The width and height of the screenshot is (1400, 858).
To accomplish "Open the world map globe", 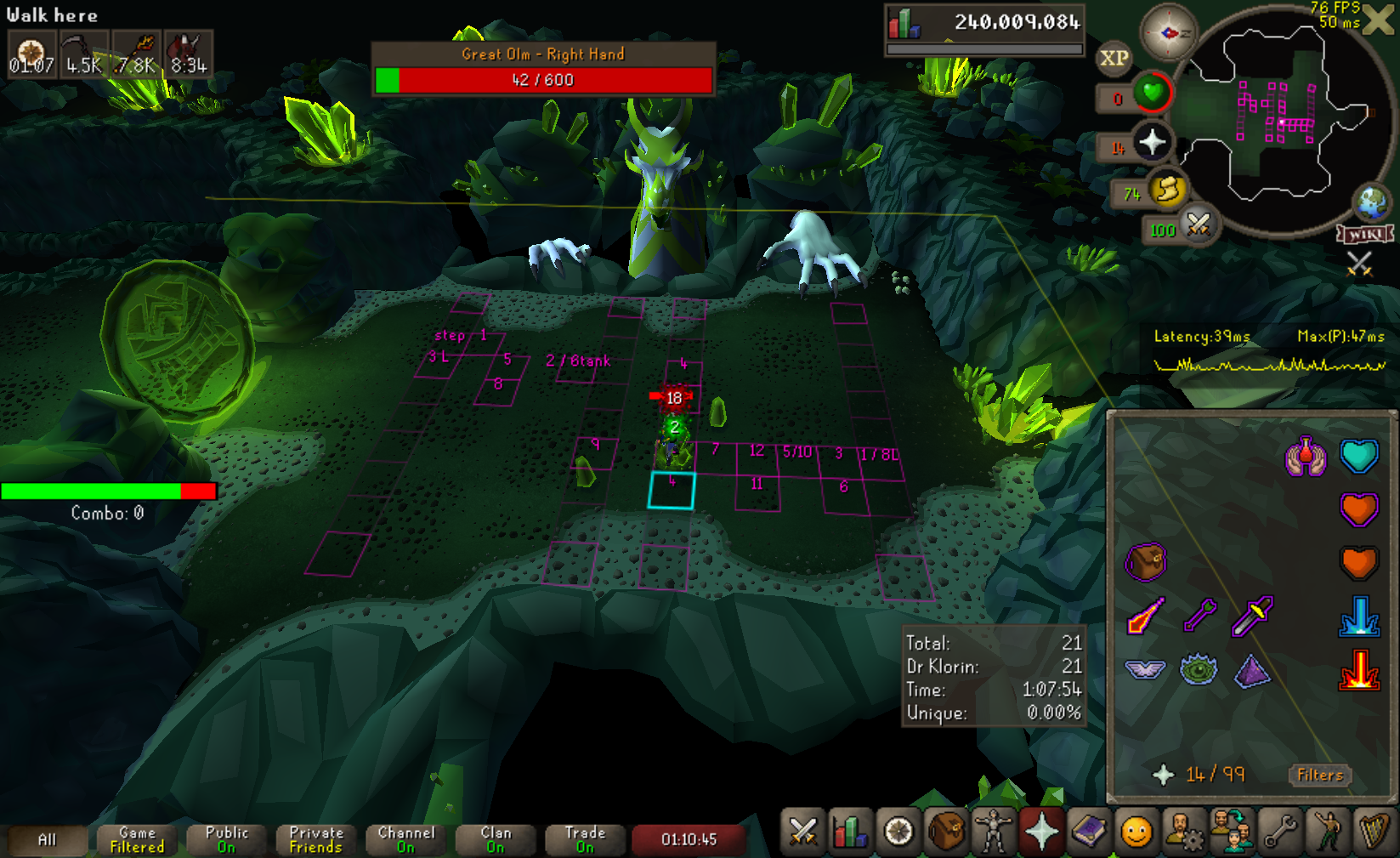I will click(1371, 202).
